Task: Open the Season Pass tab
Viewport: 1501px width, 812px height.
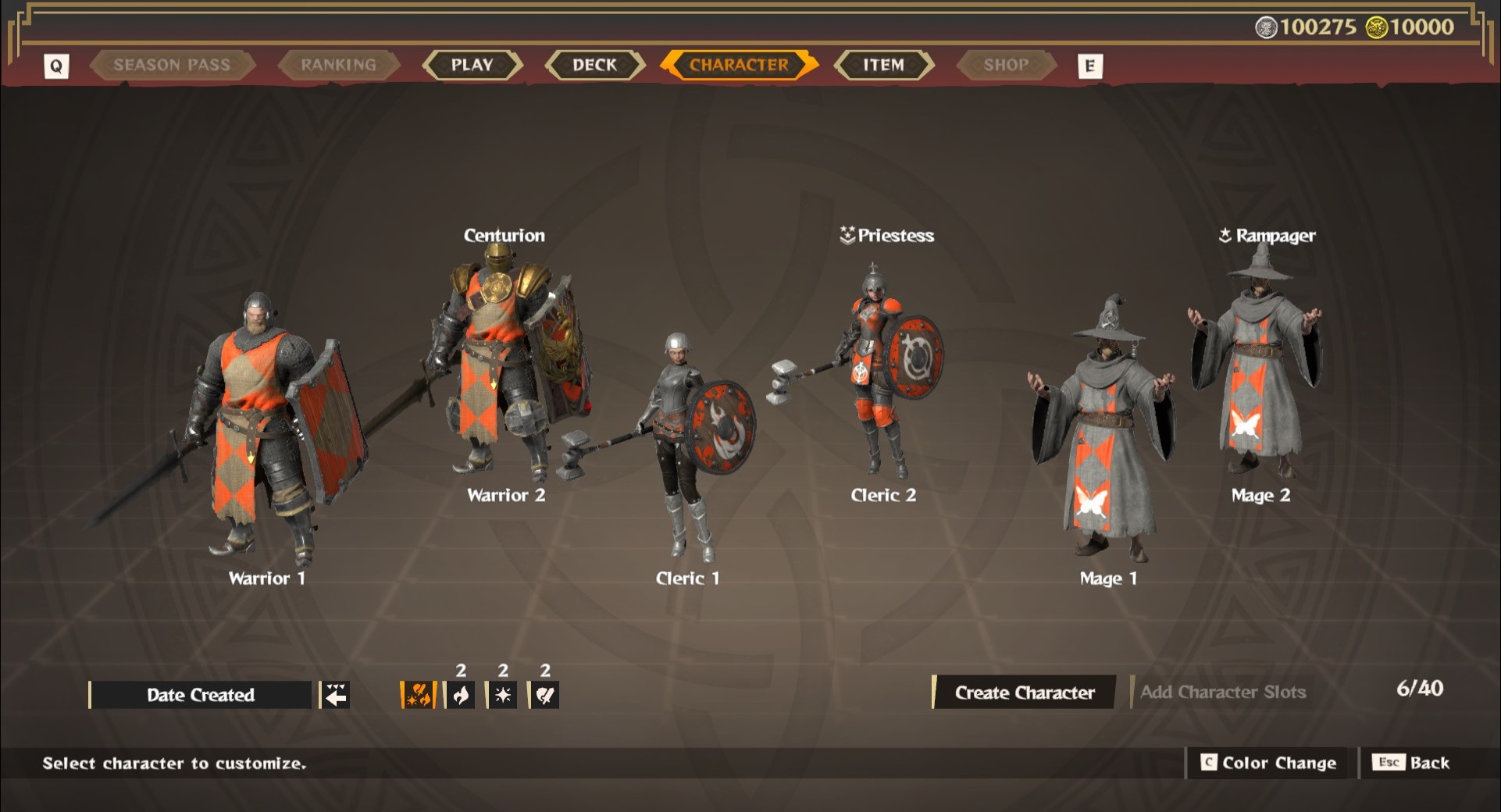Action: point(172,65)
